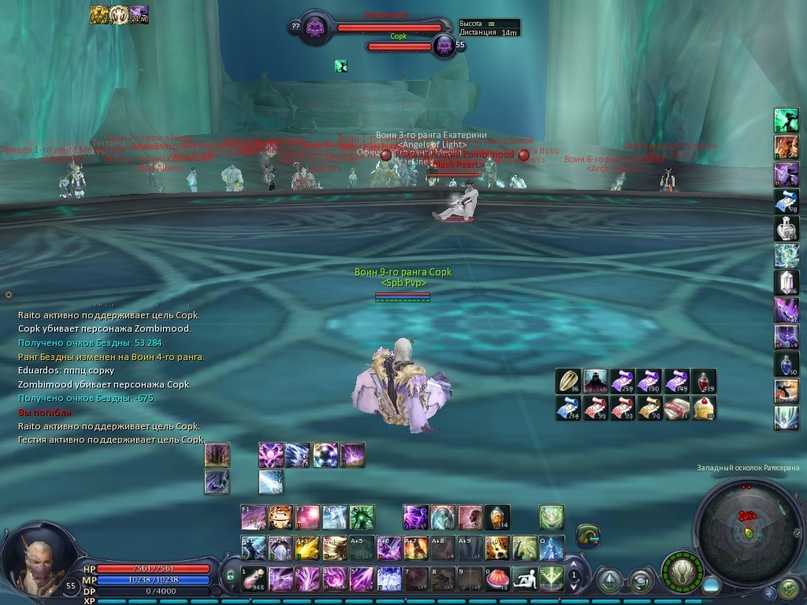Screen dimensions: 807x605
Task: Activate the hooded dark figure skill
Action: click(595, 381)
